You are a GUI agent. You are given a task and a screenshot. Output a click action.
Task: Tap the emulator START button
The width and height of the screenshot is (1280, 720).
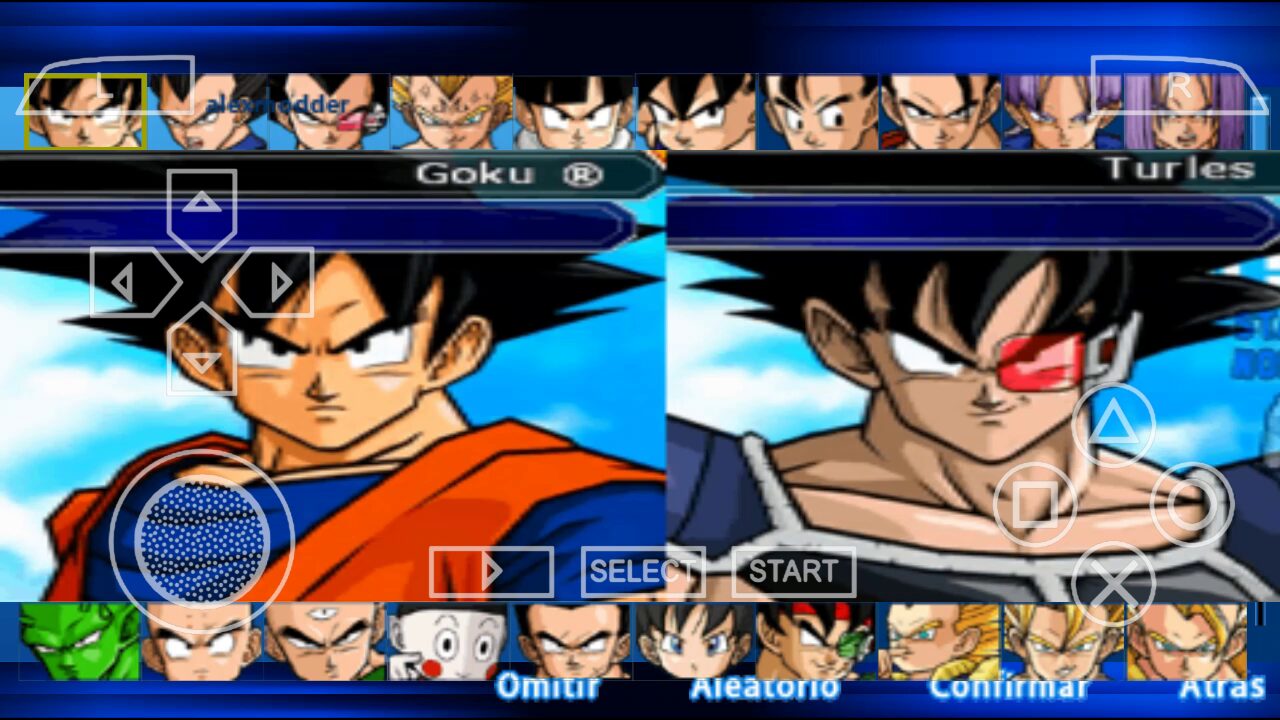point(793,572)
